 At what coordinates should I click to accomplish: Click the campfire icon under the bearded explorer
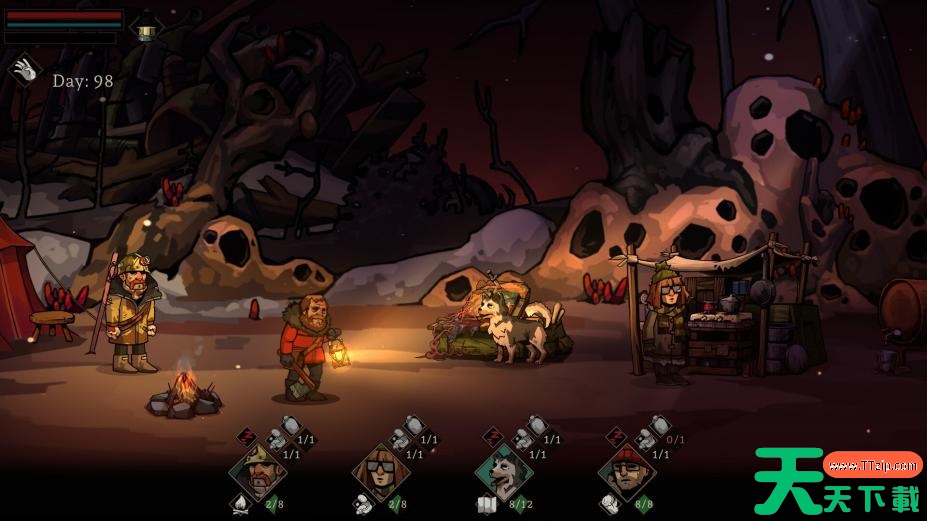click(241, 504)
